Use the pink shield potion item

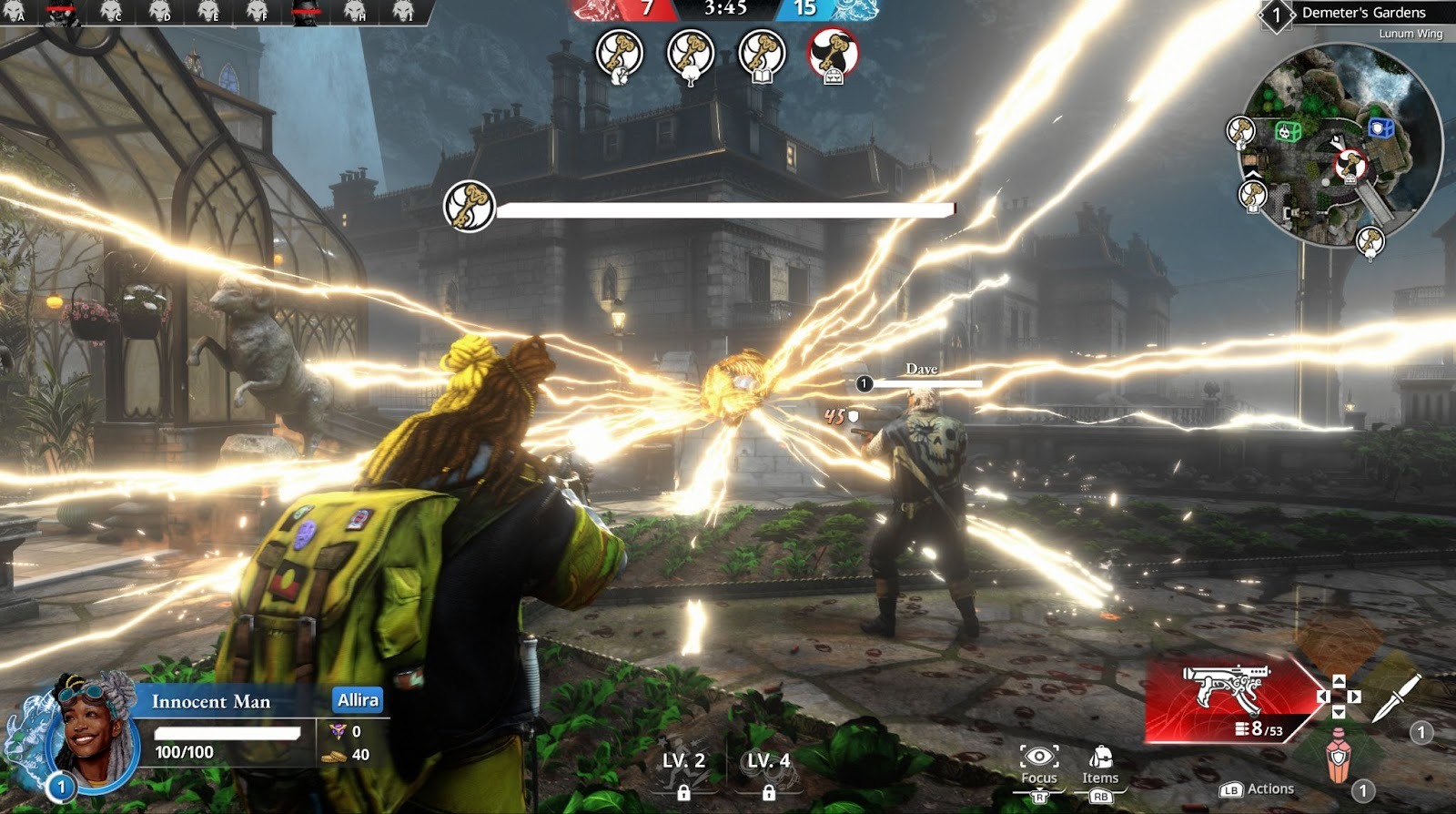(1337, 754)
